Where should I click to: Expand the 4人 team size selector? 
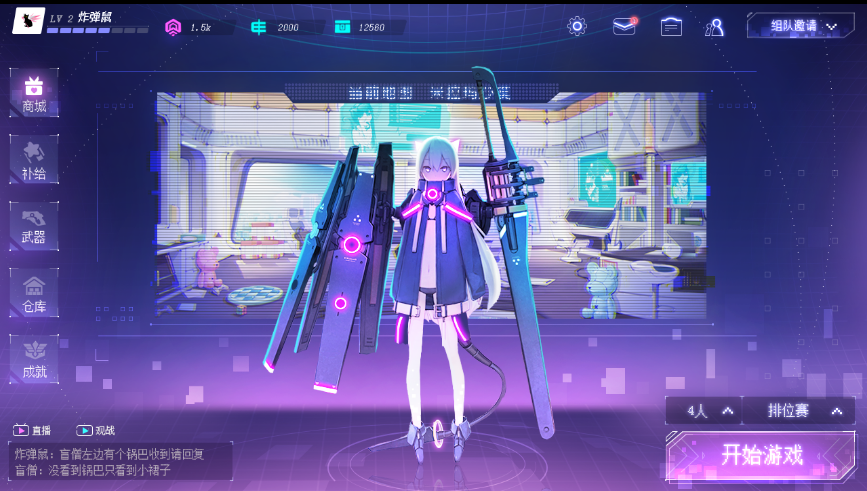point(704,411)
